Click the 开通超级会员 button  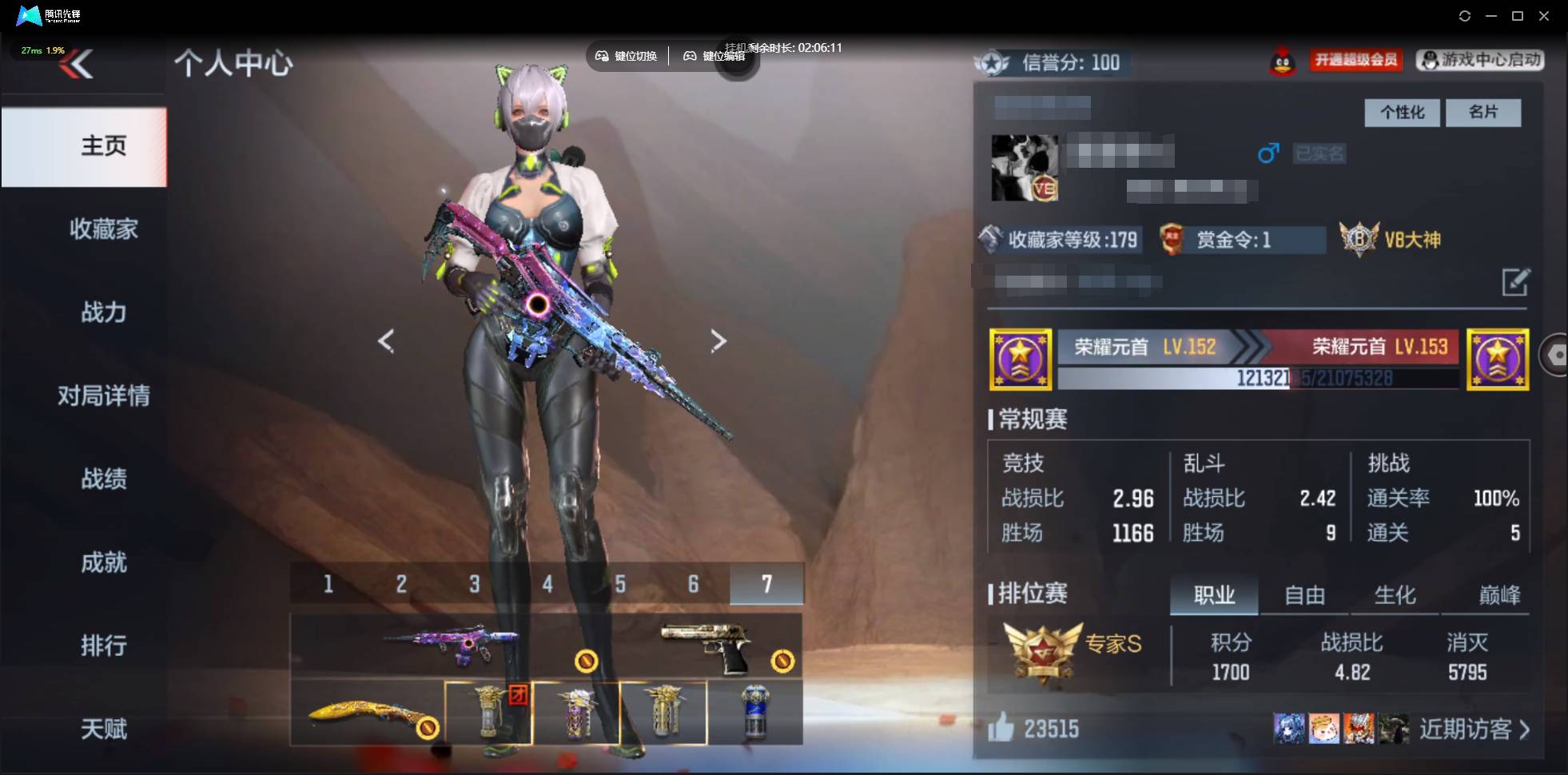pos(1355,61)
